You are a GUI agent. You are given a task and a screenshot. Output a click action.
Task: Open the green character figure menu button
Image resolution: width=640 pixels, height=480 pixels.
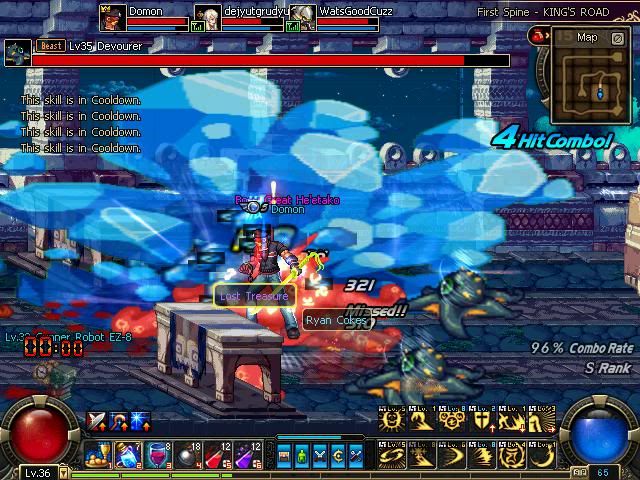pos(301,456)
